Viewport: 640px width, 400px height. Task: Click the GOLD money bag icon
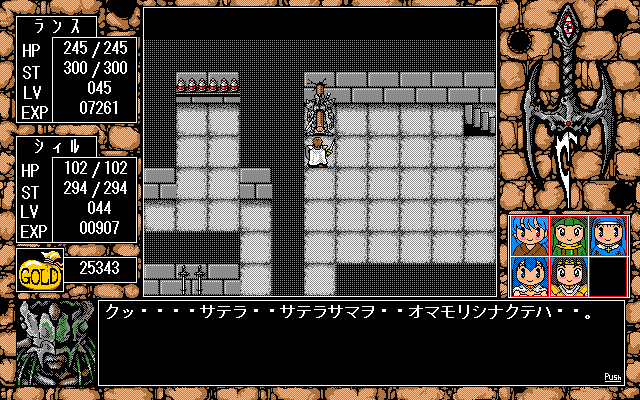(x=40, y=271)
